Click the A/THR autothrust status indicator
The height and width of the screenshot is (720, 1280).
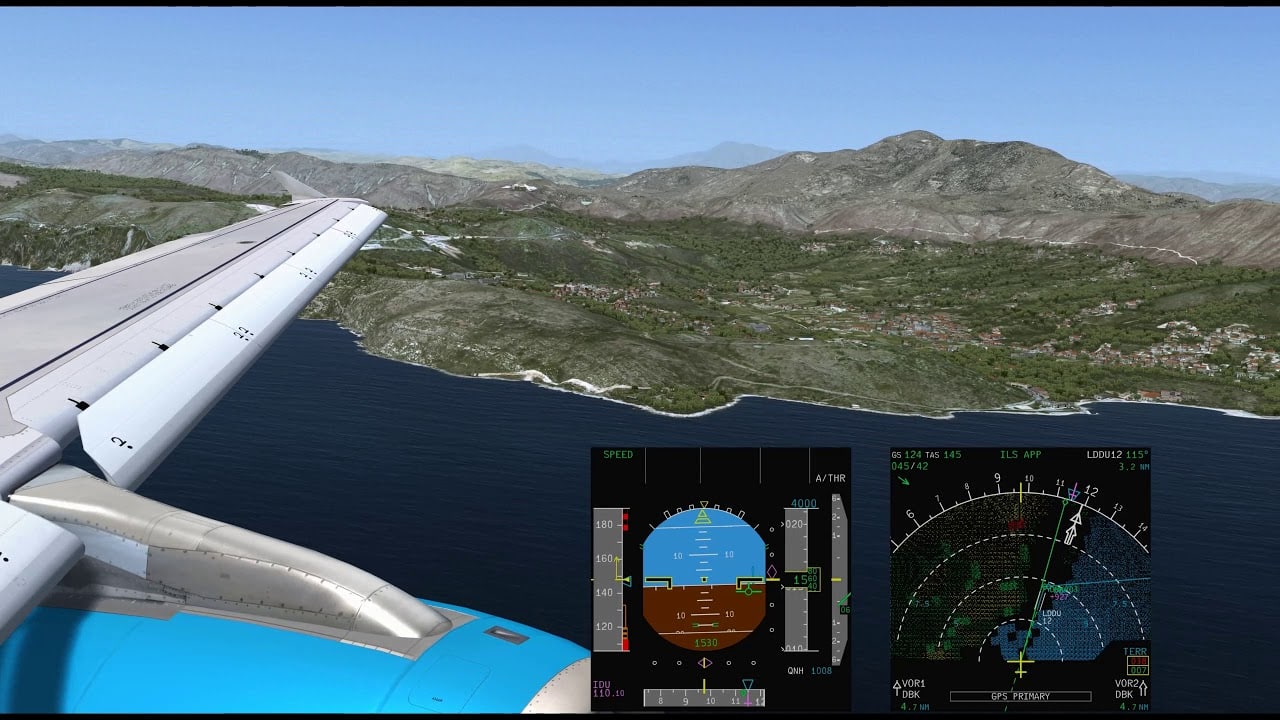coord(833,477)
